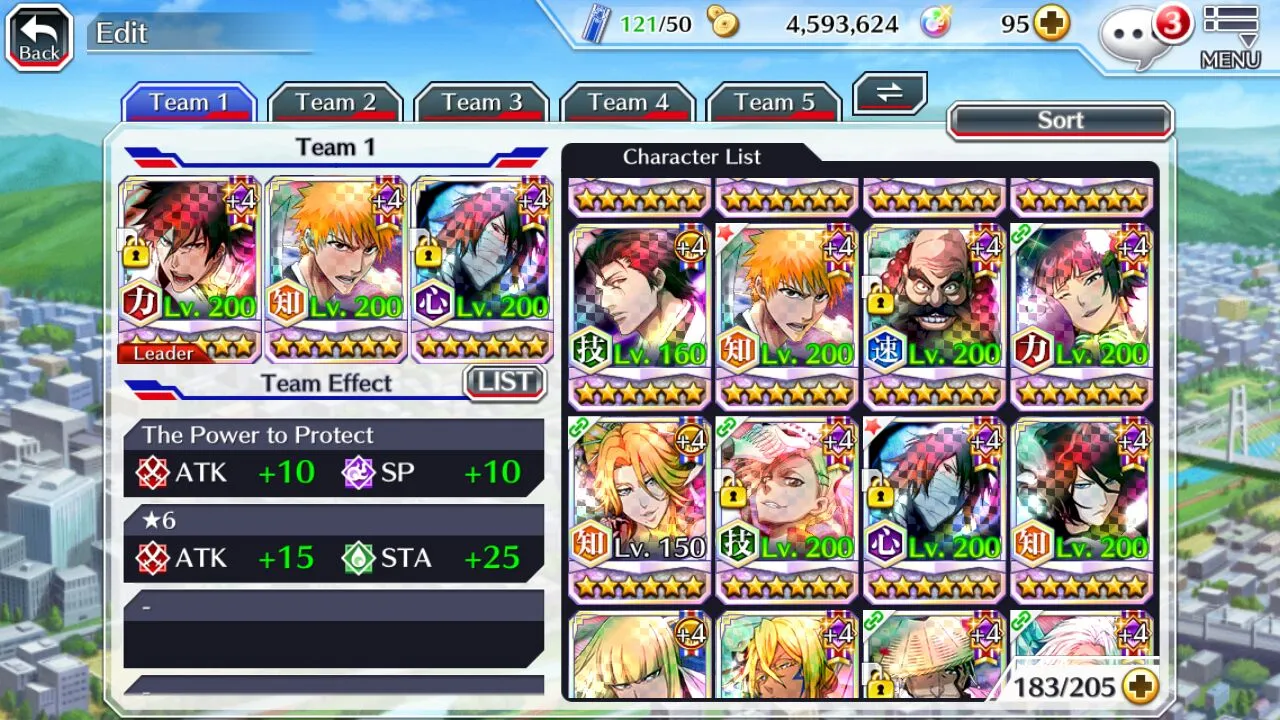The image size is (1280, 720).
Task: Show the Team Effect LIST
Action: point(504,382)
